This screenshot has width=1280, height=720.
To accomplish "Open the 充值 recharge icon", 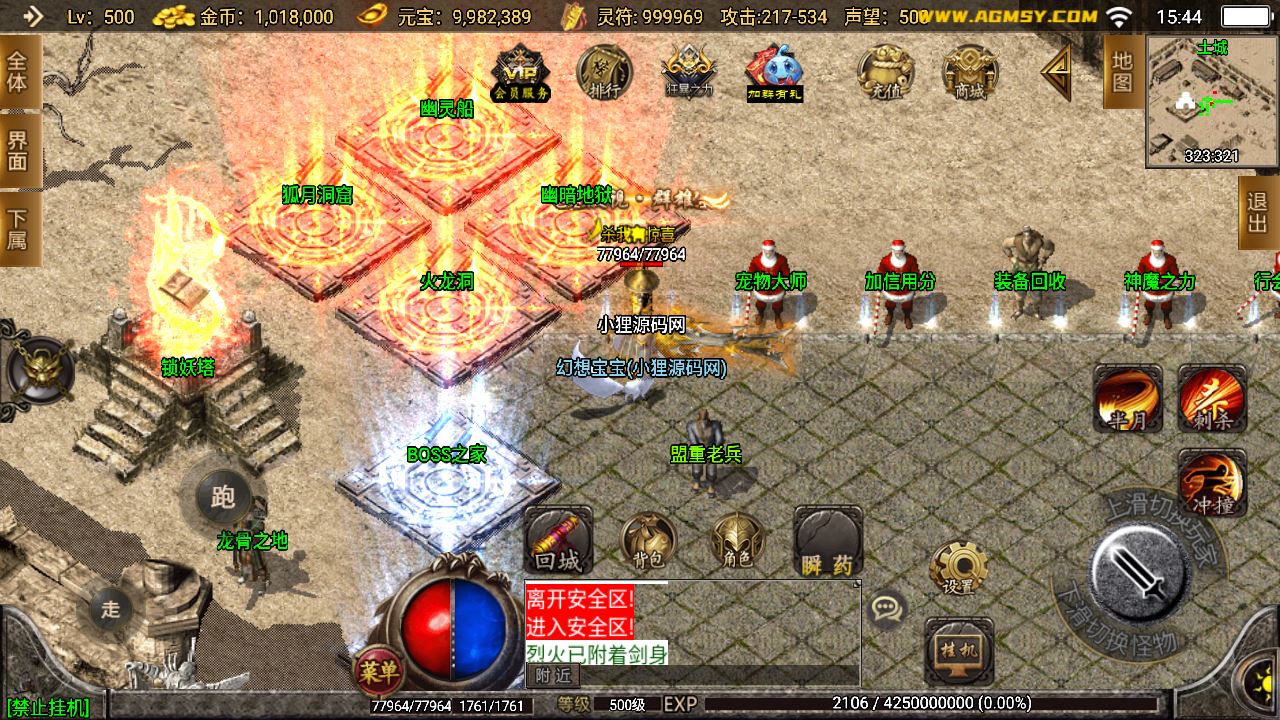I will [886, 73].
